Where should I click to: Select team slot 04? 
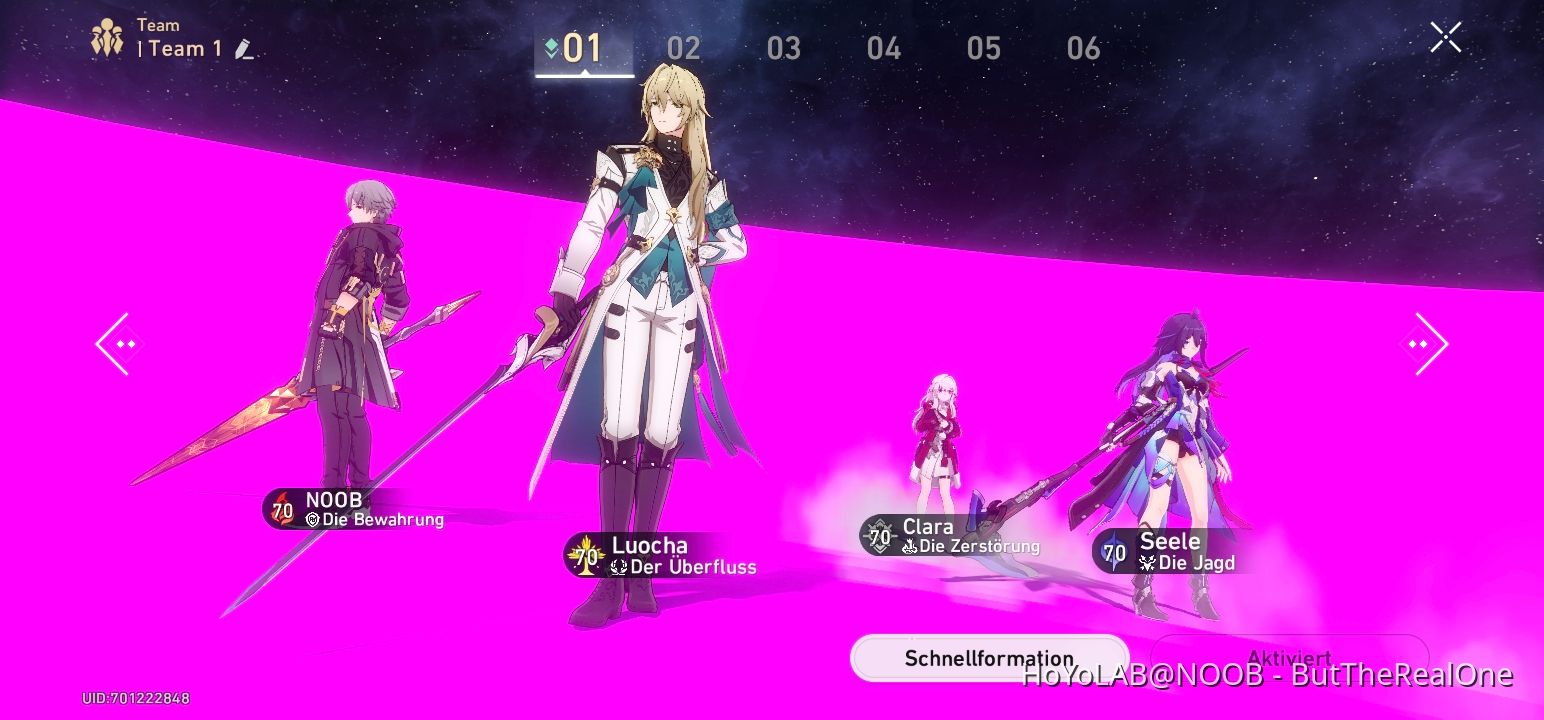(885, 48)
